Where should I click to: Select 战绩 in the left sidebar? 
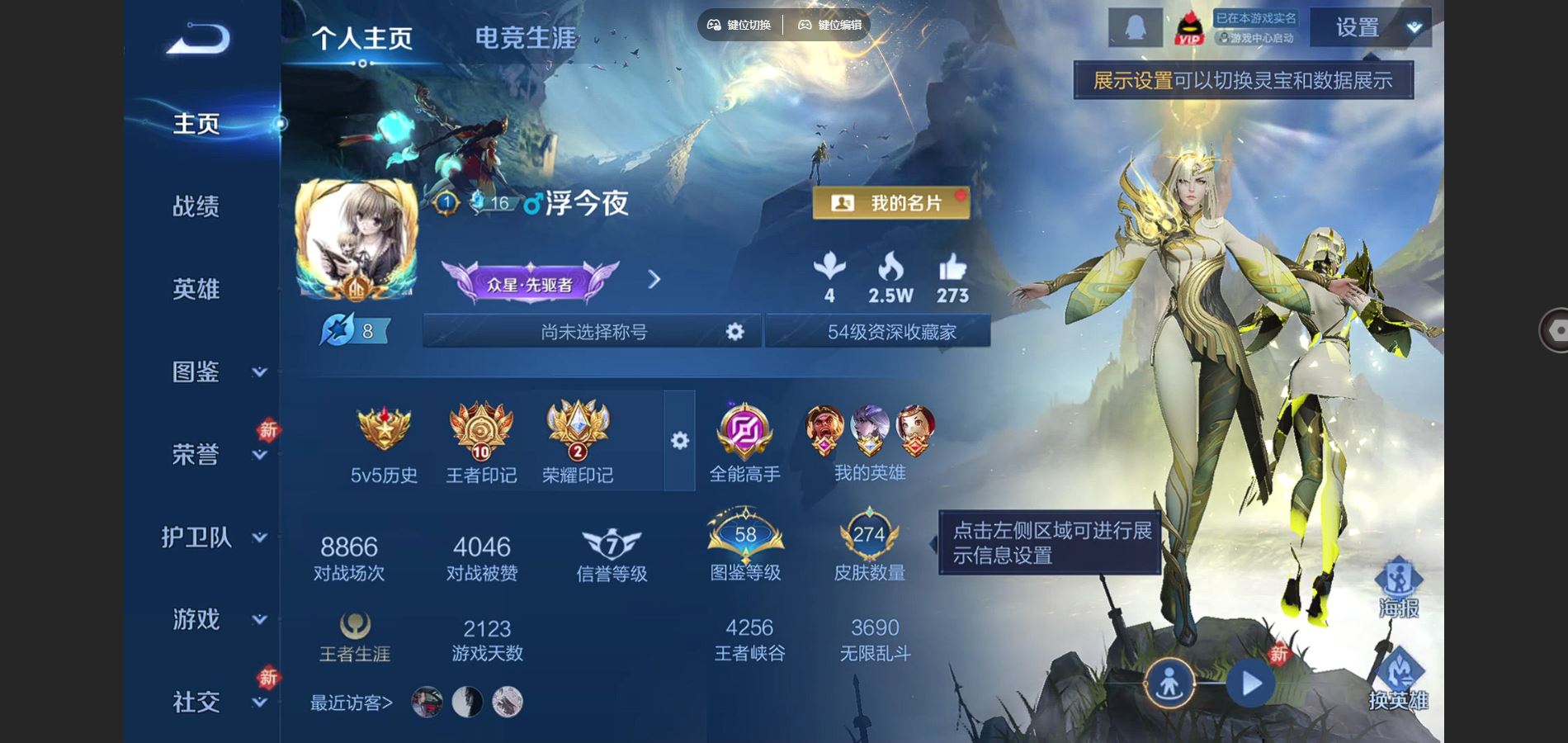pos(196,208)
